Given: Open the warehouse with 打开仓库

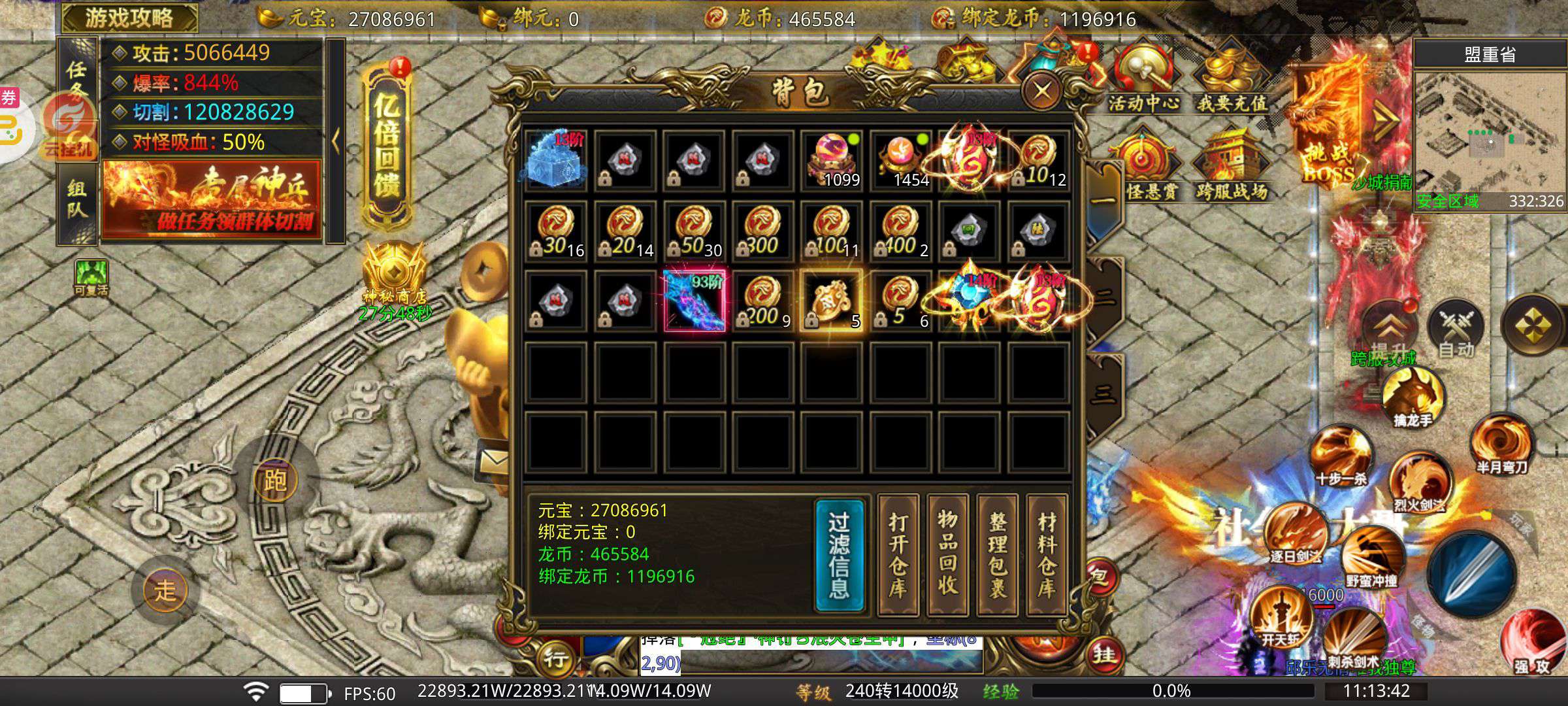Looking at the screenshot, I should (x=898, y=556).
